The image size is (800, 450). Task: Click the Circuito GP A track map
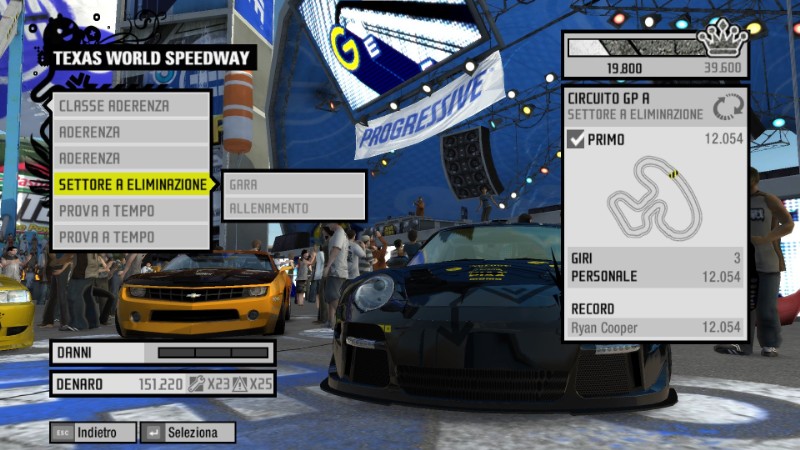[655, 197]
